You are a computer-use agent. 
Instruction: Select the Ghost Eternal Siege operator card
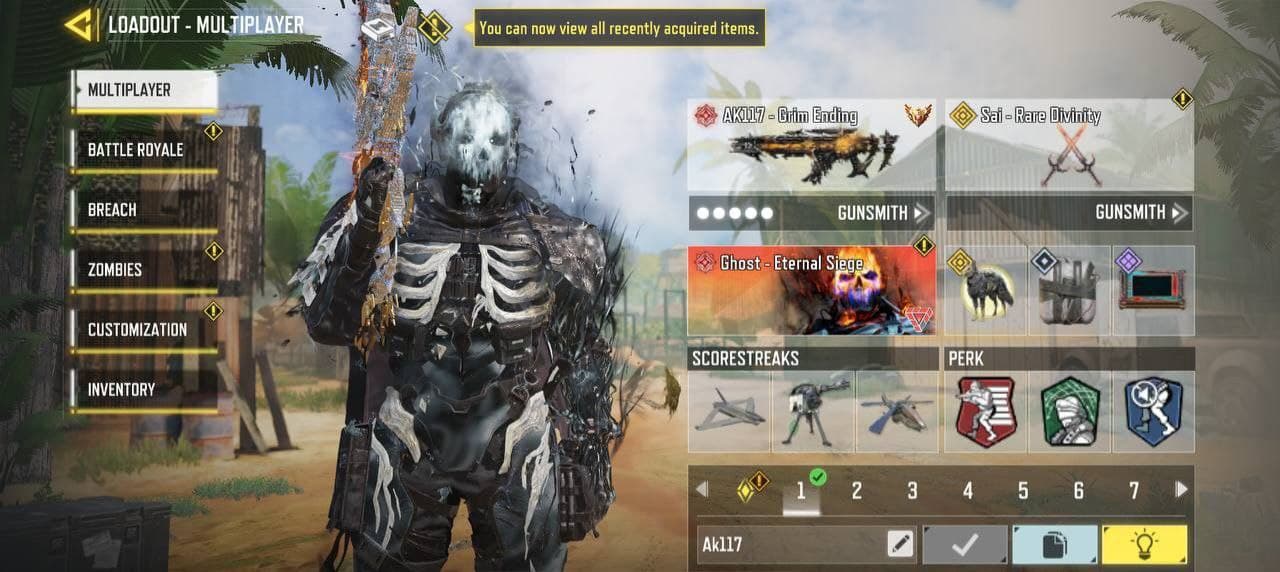tap(812, 290)
